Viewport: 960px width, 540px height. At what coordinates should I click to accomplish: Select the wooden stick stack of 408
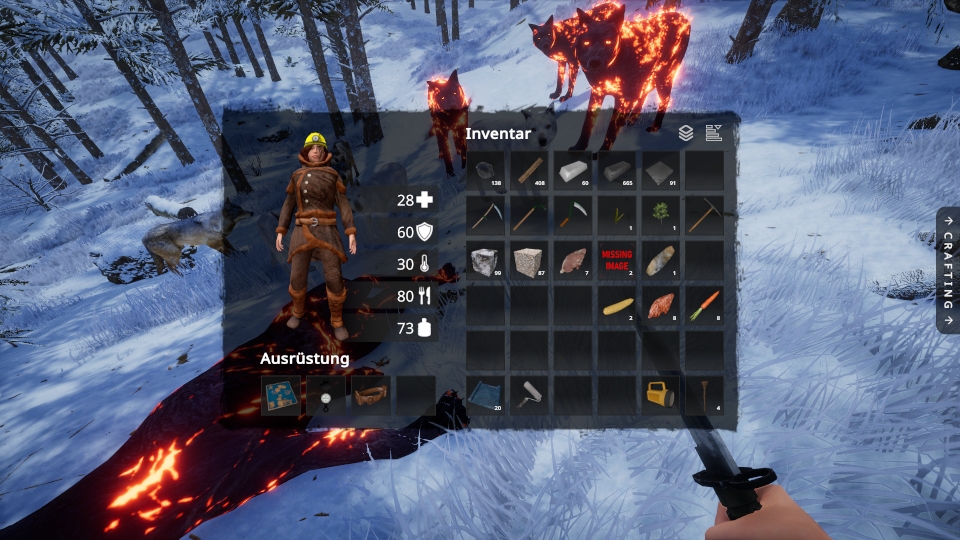(530, 171)
